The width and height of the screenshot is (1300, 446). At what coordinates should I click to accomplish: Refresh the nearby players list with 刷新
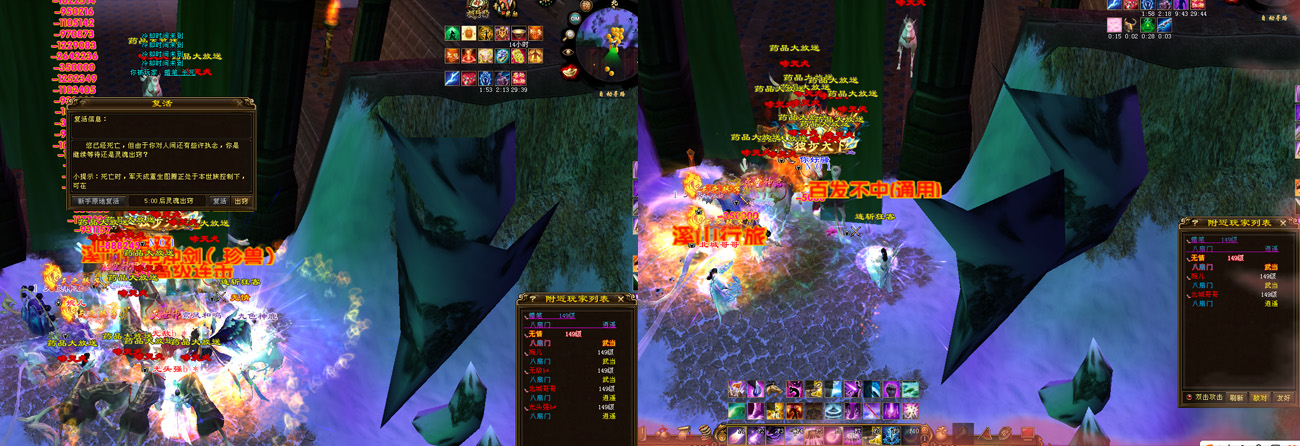[x=1237, y=397]
